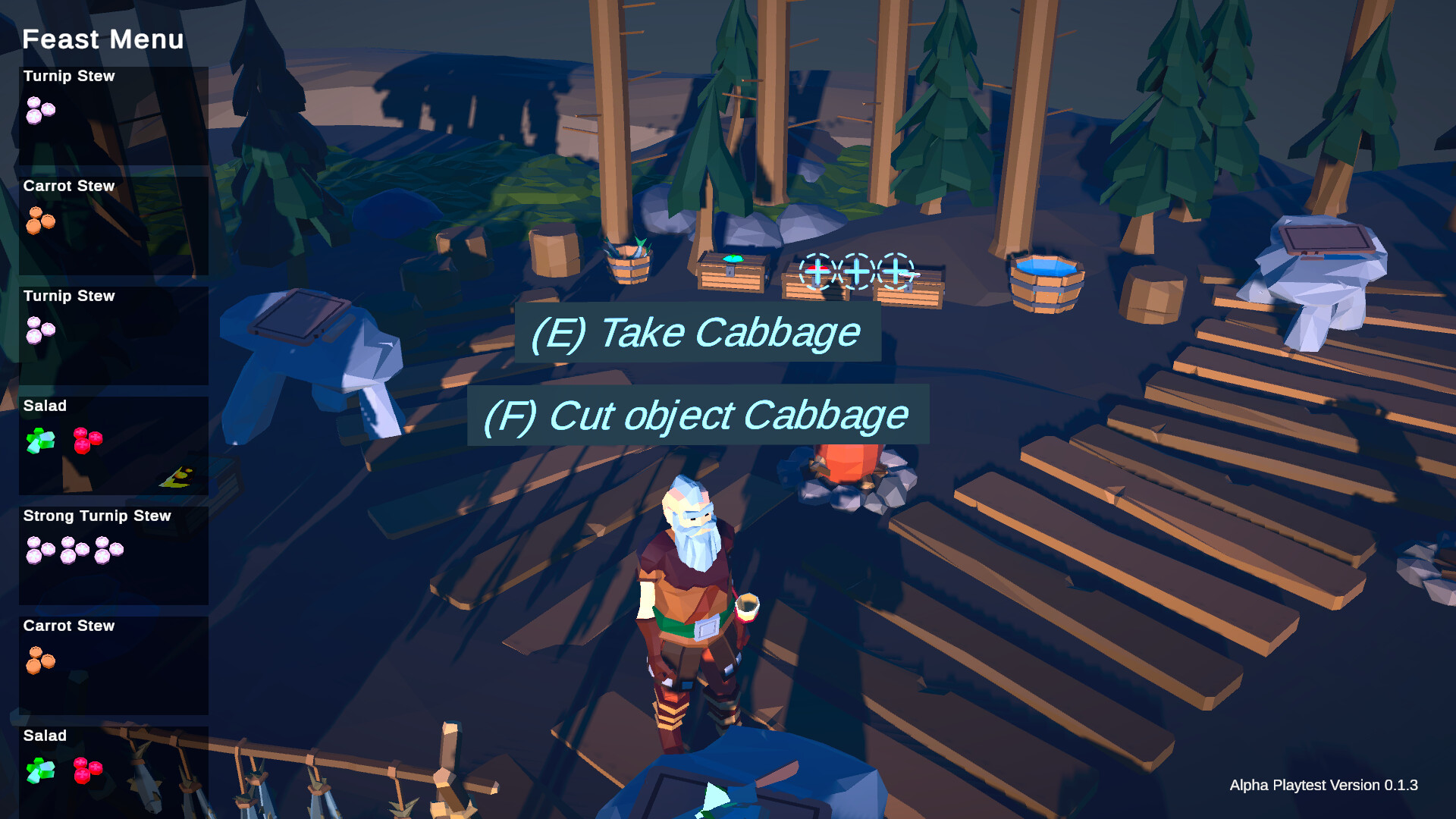Click the carrot icon in the Carrot Stew card
The image size is (1456, 819).
pyautogui.click(x=39, y=221)
